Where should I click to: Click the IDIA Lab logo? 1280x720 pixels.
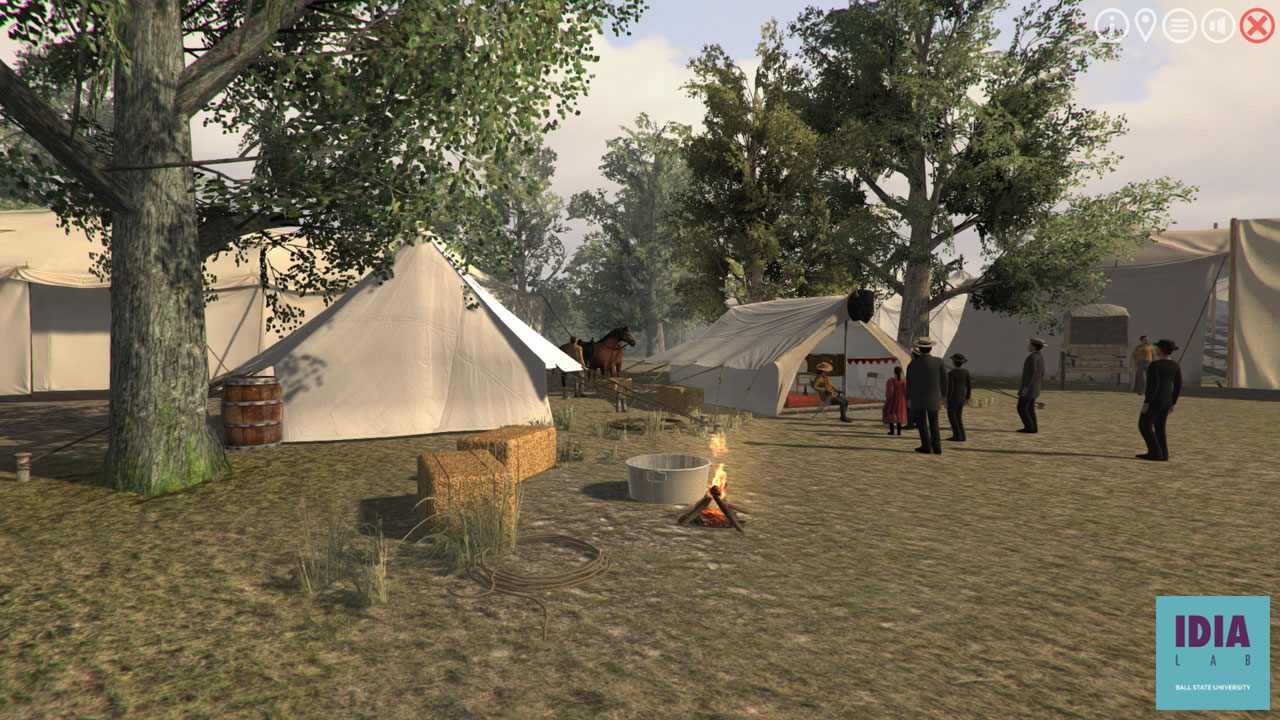coord(1212,652)
